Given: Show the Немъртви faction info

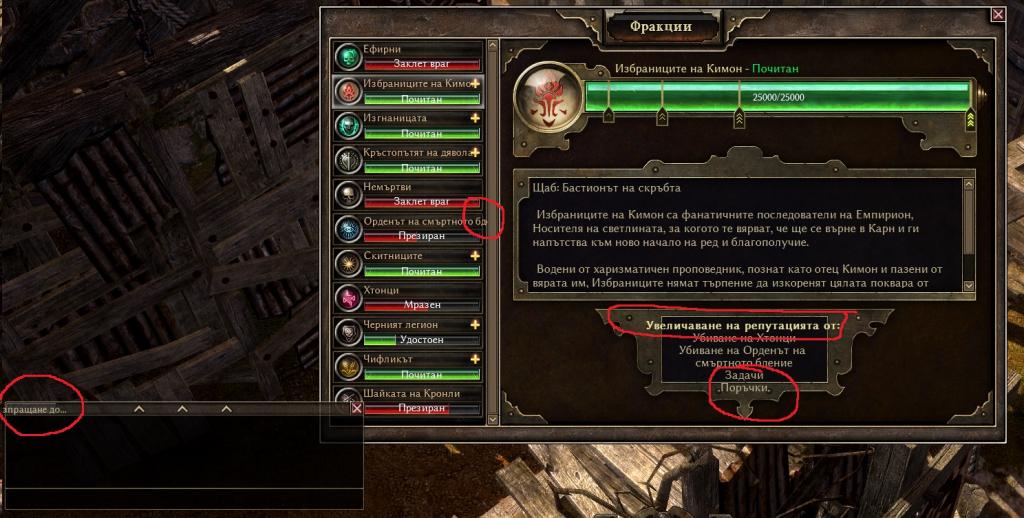Looking at the screenshot, I should coord(408,195).
